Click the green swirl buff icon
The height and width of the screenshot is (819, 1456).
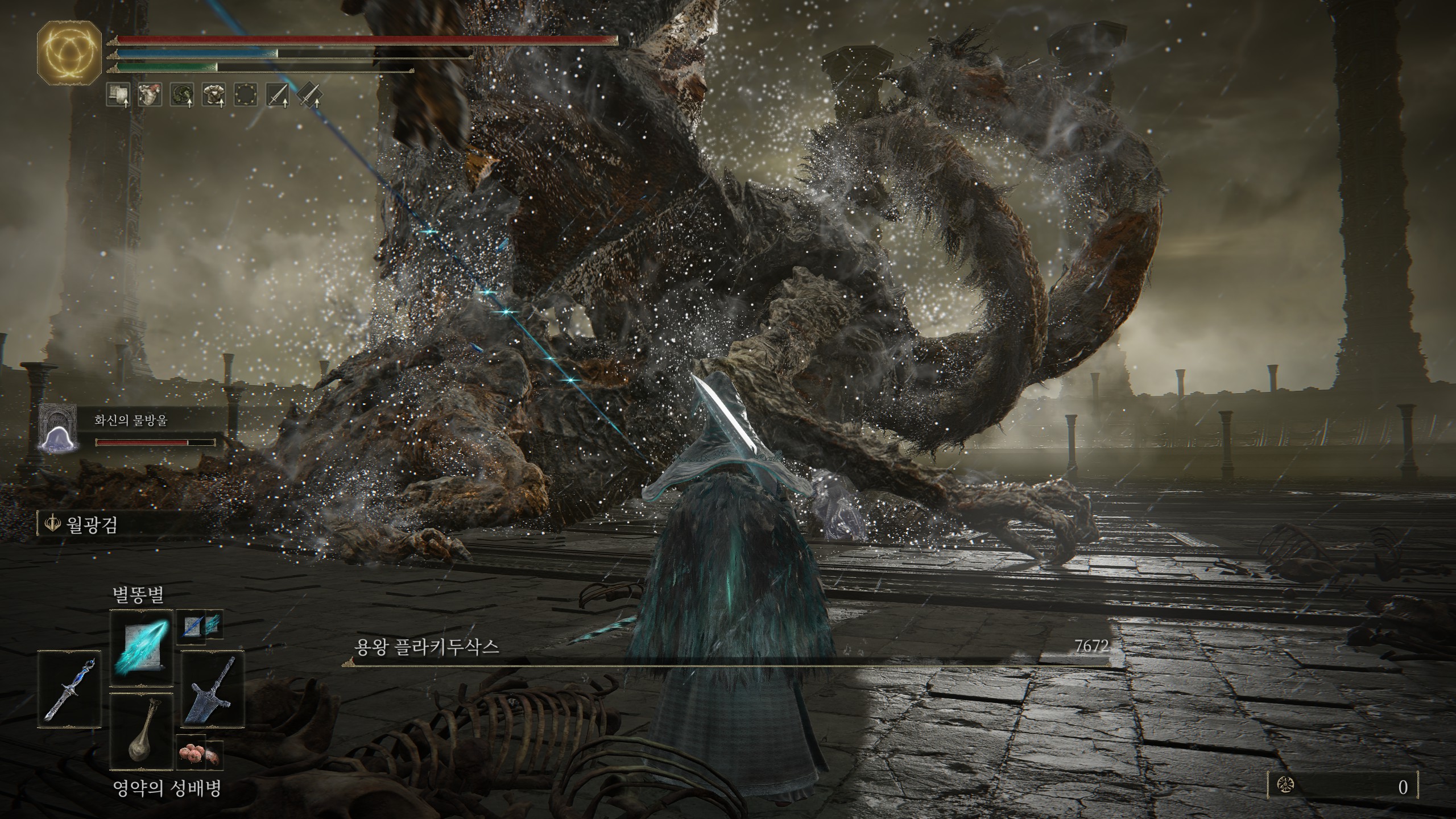182,95
